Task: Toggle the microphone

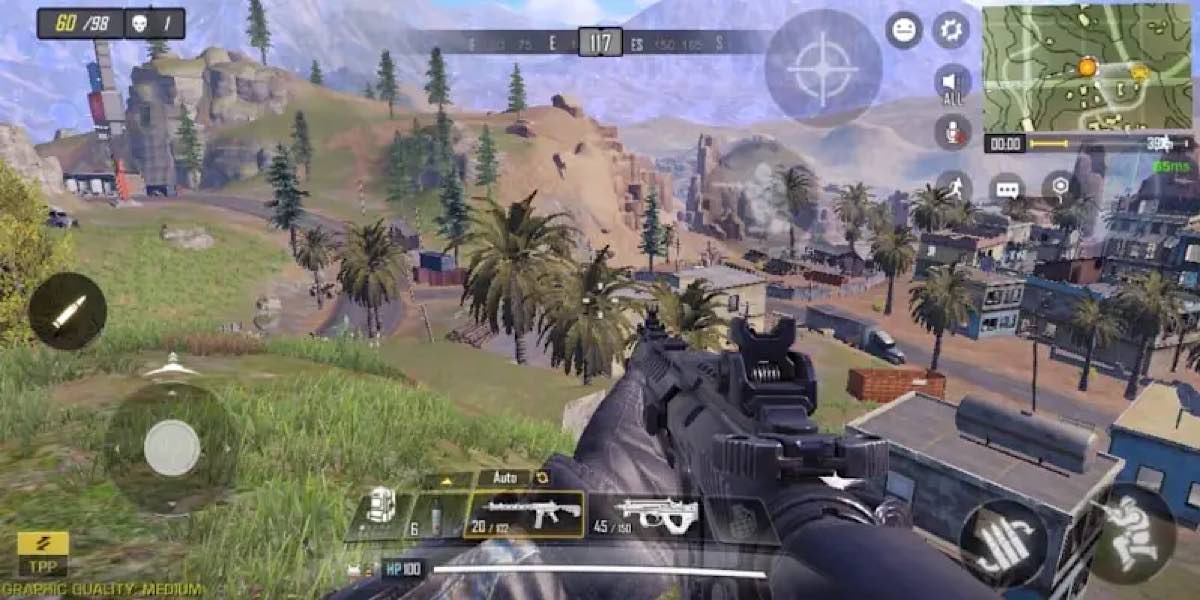Action: coord(952,132)
